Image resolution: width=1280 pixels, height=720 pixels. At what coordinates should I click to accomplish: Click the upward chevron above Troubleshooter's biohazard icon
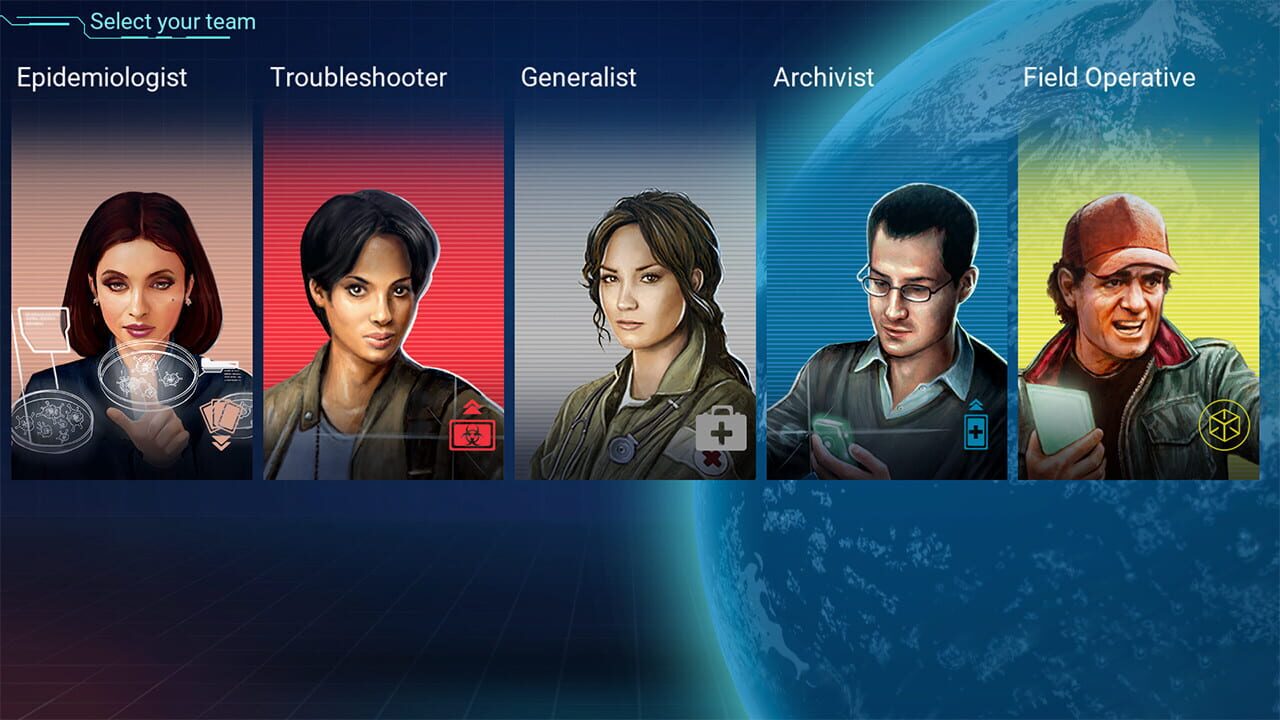(x=472, y=406)
